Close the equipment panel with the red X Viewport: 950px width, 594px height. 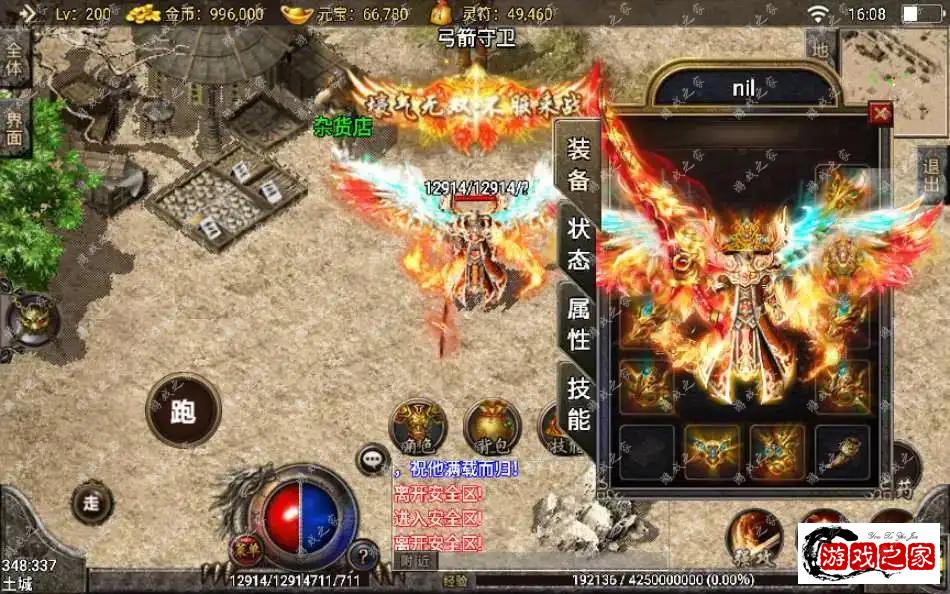click(880, 113)
